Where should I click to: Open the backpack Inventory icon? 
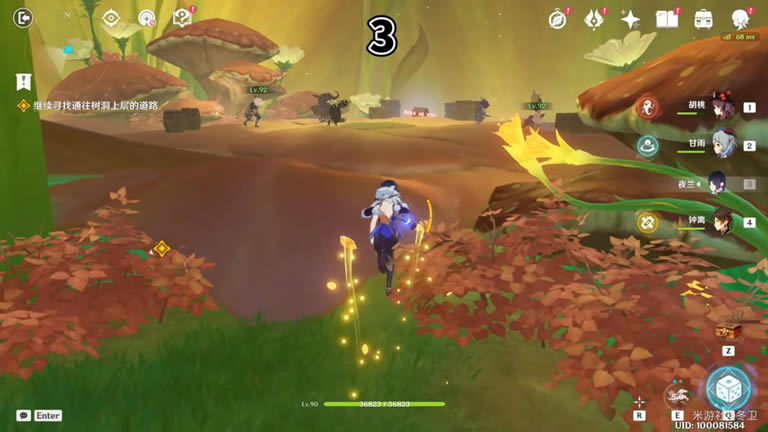(x=703, y=19)
